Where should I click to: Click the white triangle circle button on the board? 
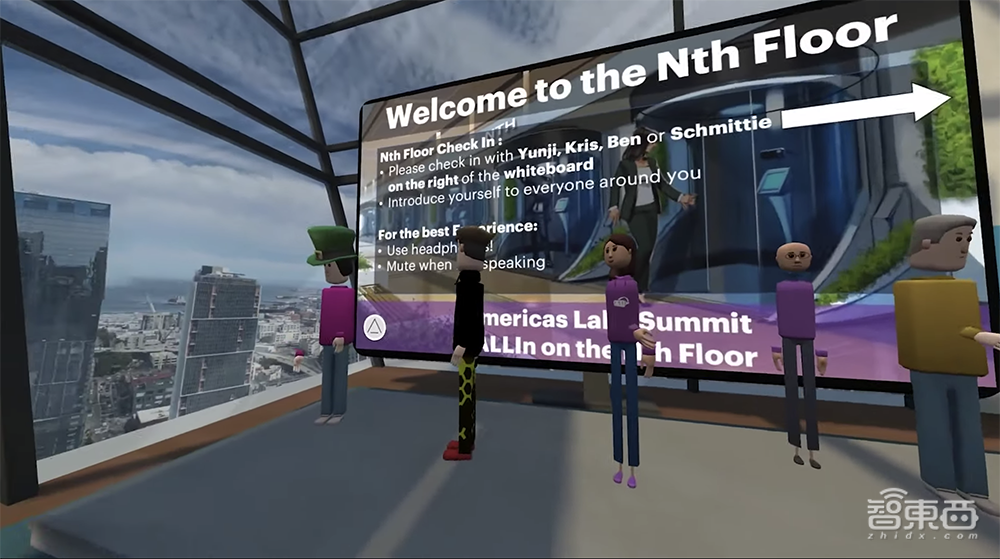[374, 327]
